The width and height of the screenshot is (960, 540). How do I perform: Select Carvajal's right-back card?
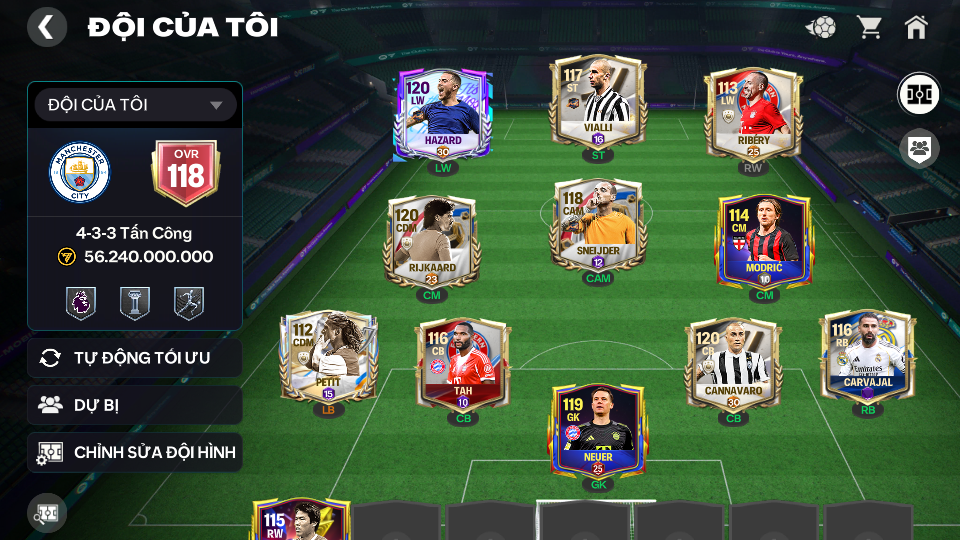[867, 357]
